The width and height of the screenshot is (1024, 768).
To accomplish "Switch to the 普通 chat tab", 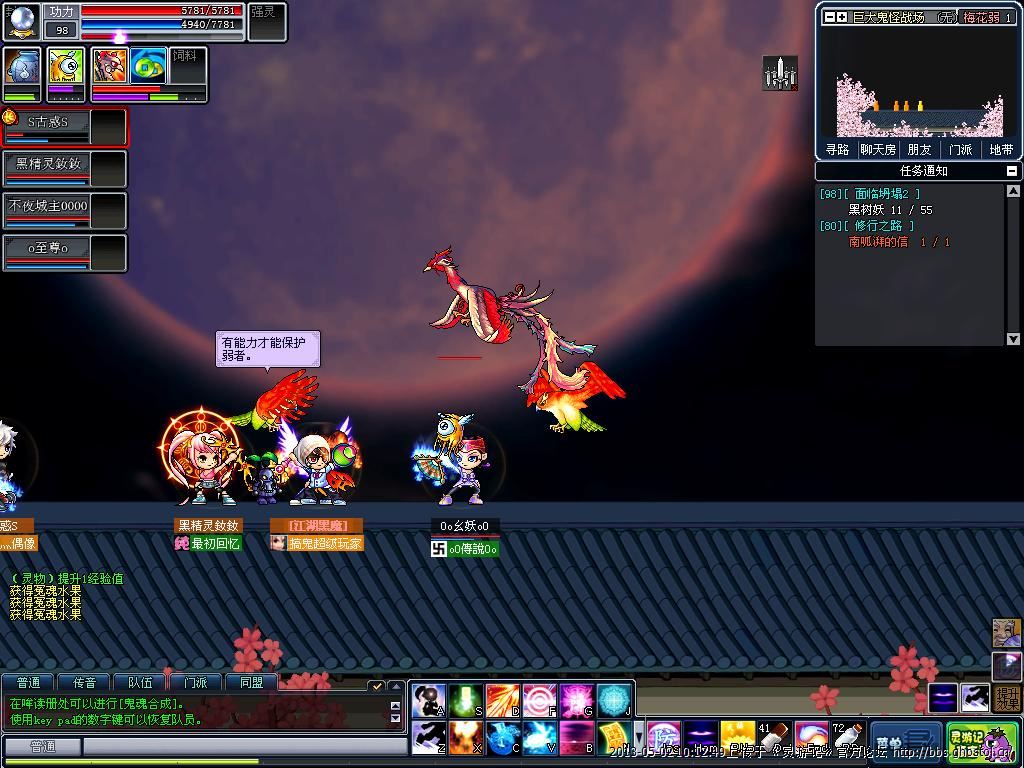I will click(28, 683).
